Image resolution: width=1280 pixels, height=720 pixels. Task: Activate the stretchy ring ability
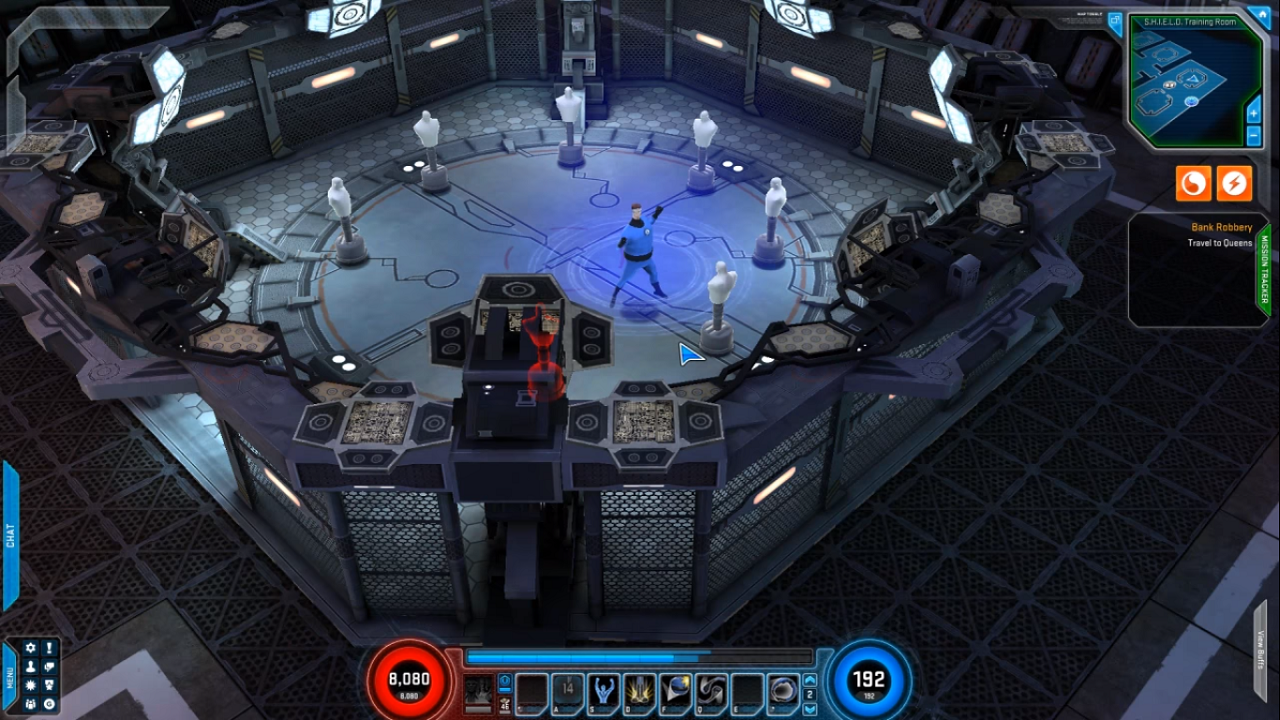(782, 689)
